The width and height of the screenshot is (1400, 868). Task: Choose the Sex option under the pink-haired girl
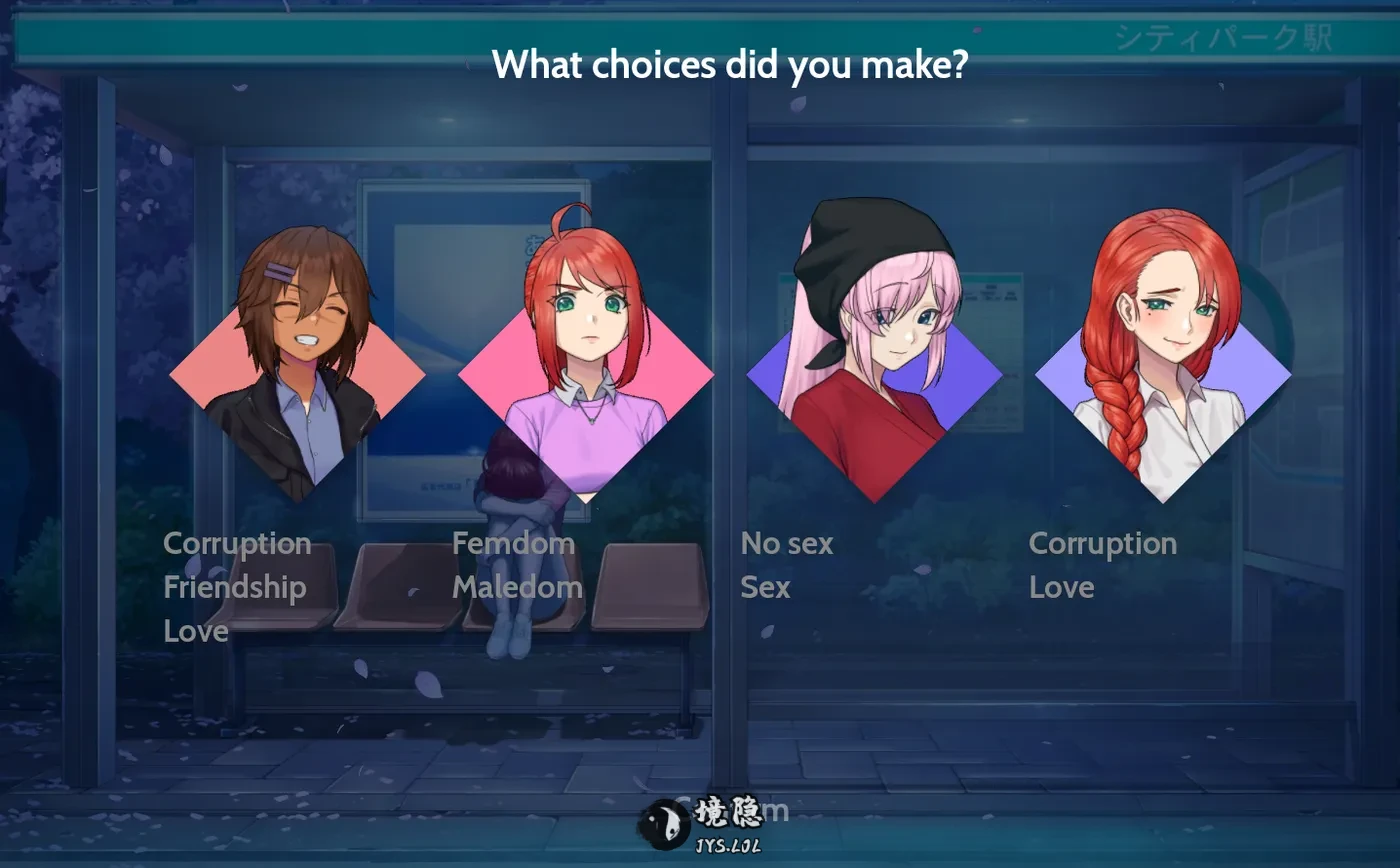(765, 587)
